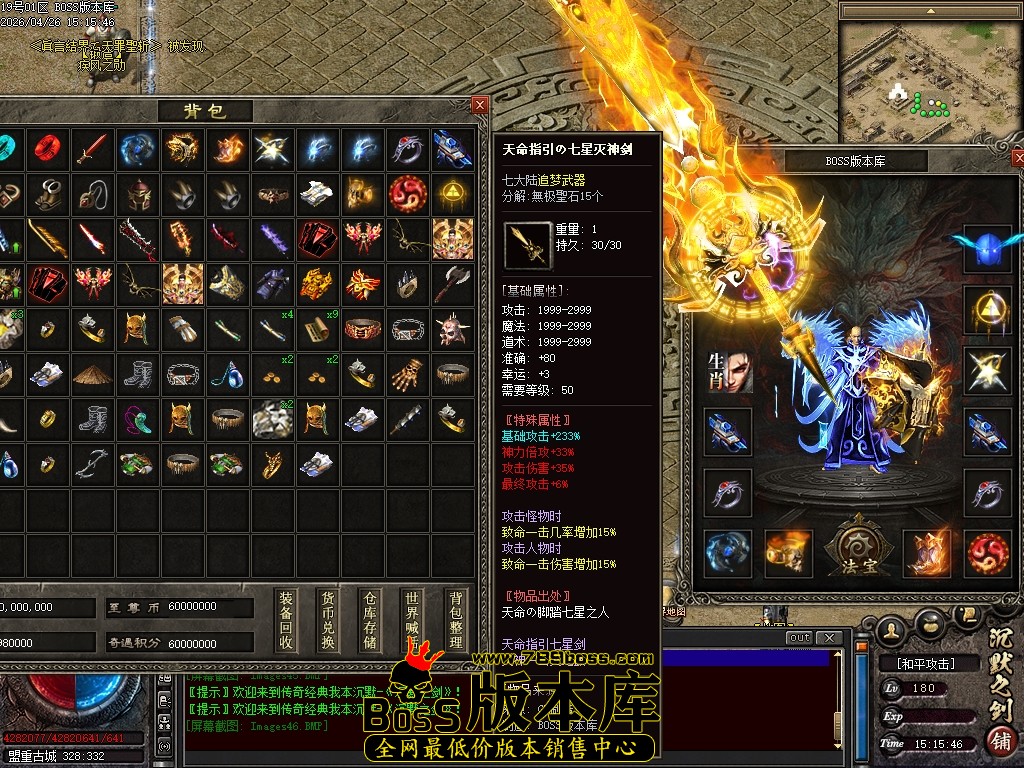This screenshot has height=768, width=1024.
Task: Select the skeleton hand glove item
Action: tap(406, 373)
